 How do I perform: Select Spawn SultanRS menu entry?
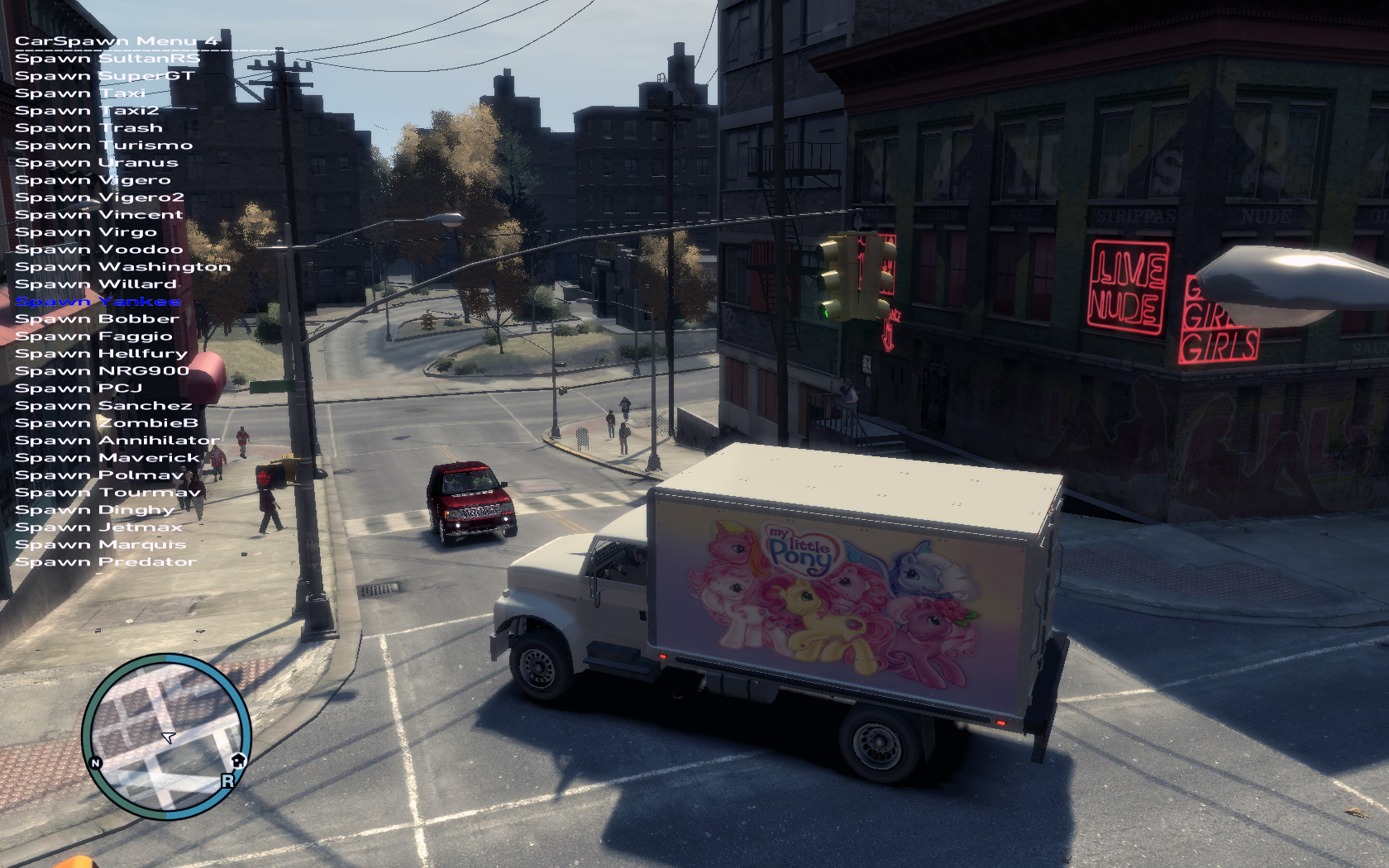click(x=107, y=59)
